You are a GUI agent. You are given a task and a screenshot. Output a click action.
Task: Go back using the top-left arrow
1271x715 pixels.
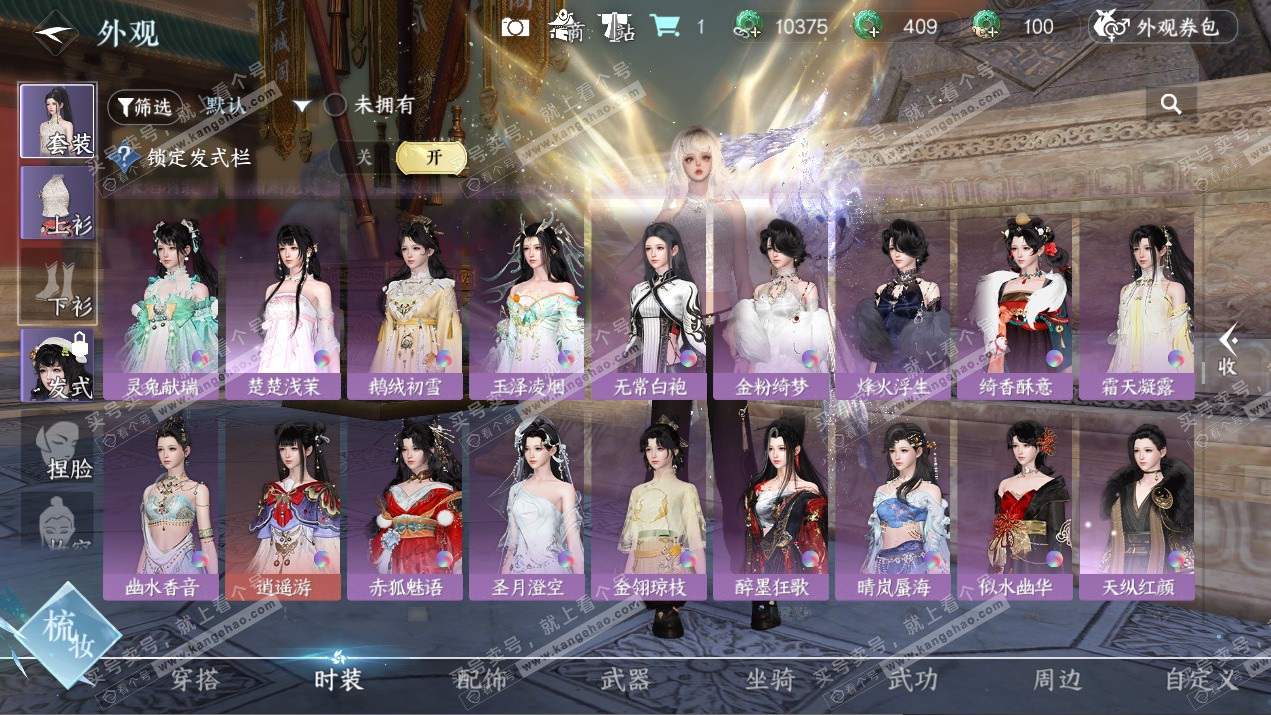[54, 34]
